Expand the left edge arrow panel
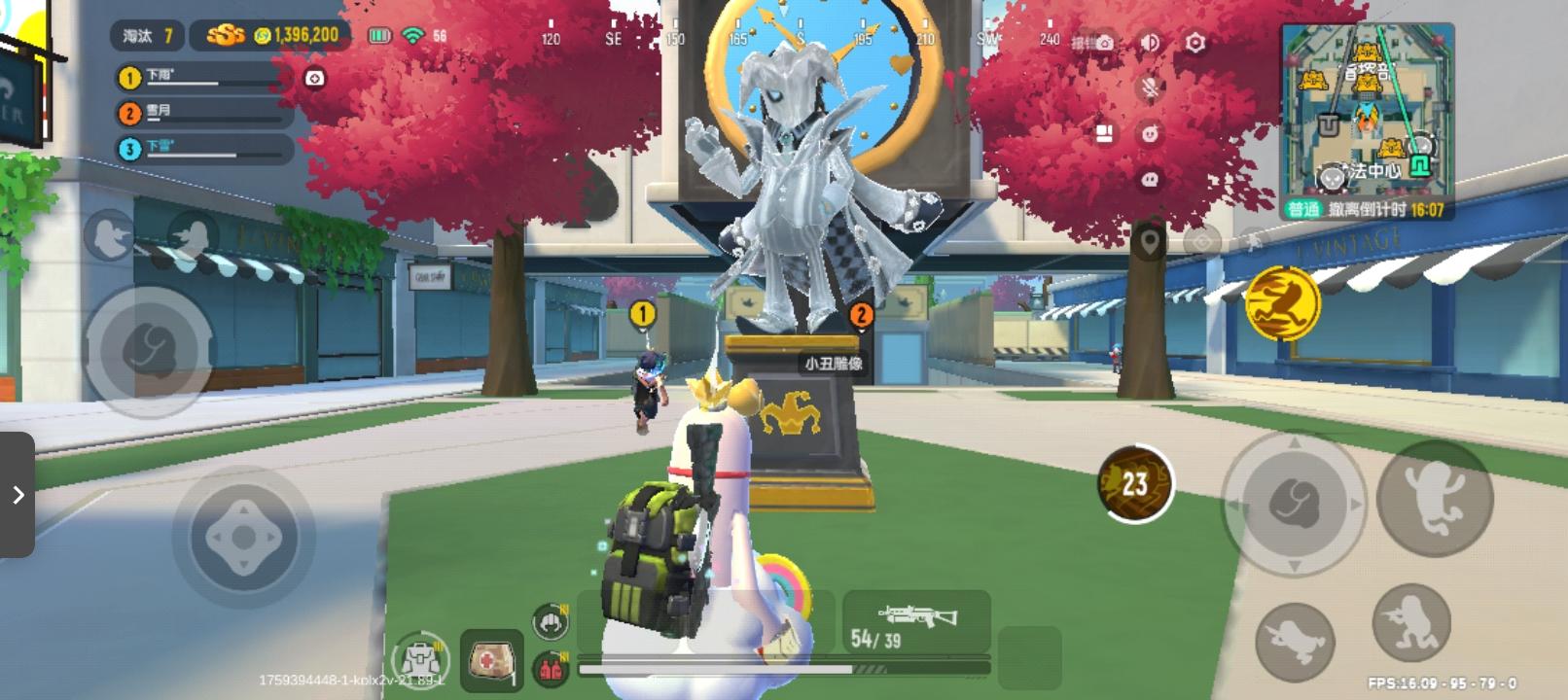The image size is (1568, 700). click(x=18, y=494)
